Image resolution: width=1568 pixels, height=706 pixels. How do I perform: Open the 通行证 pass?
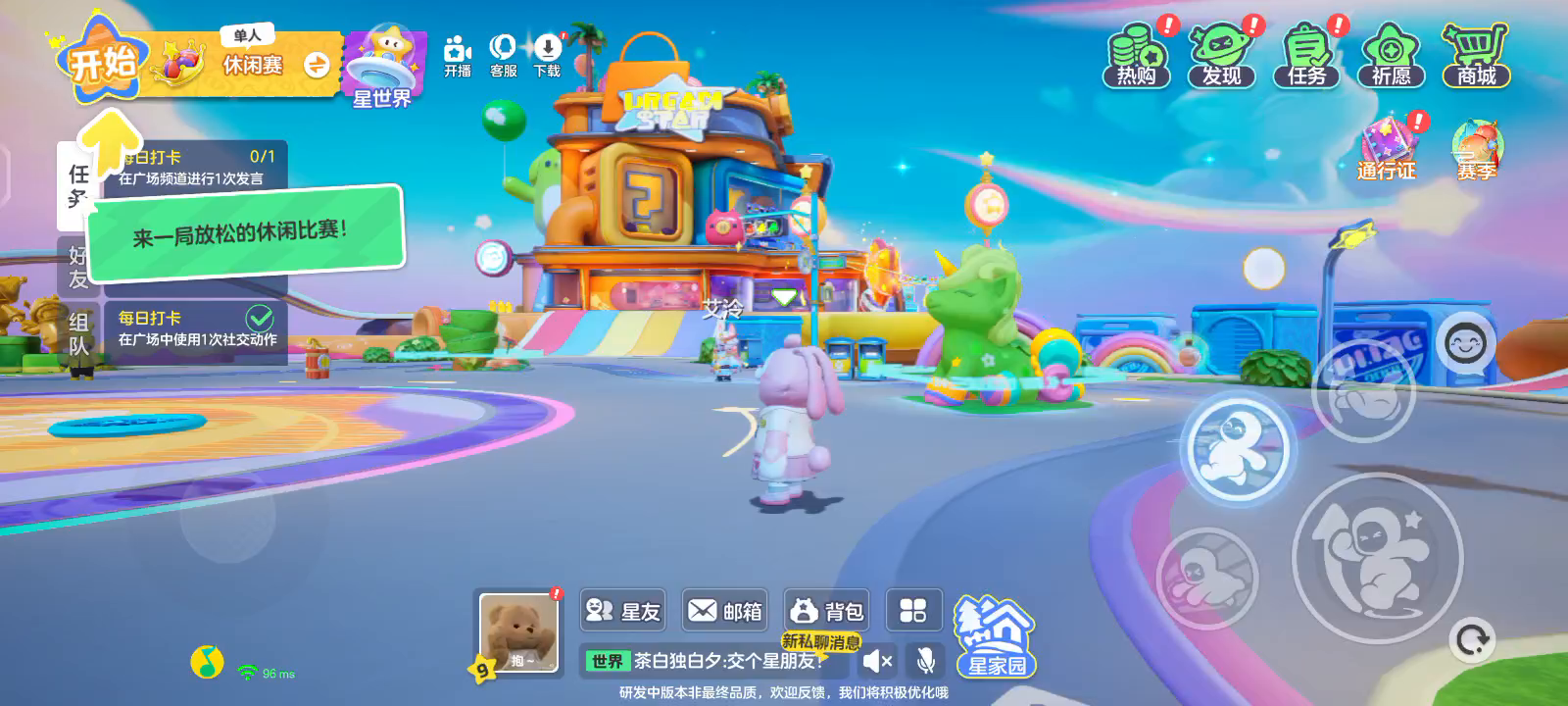click(x=1387, y=149)
